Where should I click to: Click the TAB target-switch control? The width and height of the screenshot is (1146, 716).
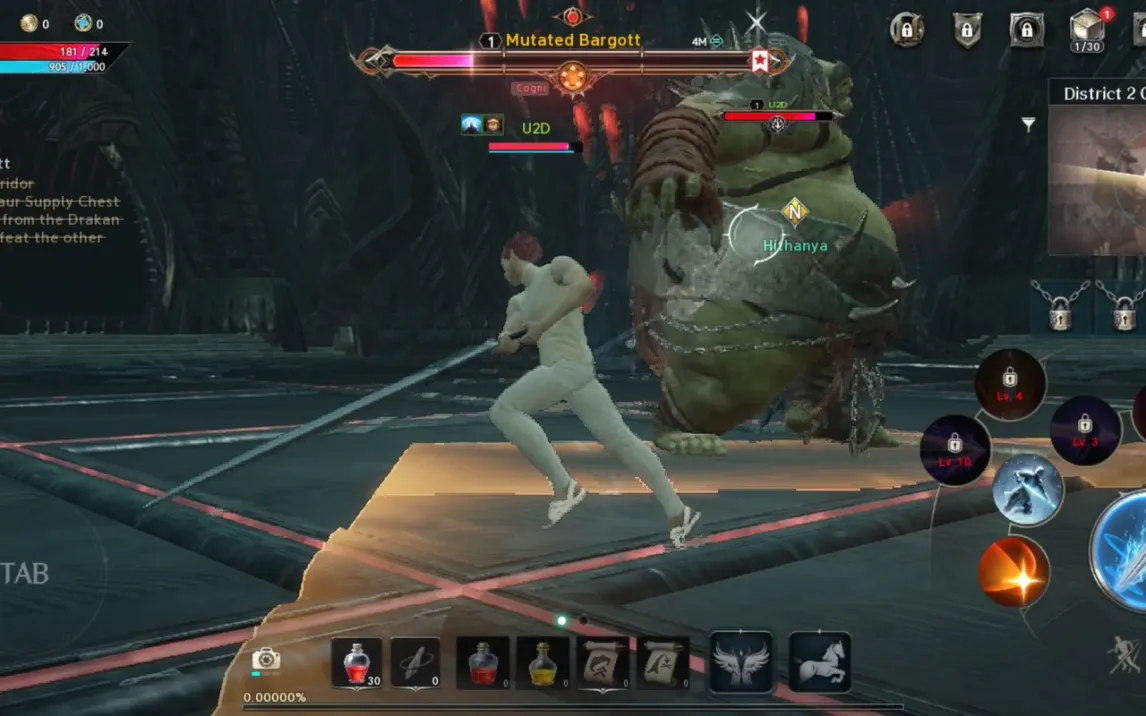coord(25,573)
